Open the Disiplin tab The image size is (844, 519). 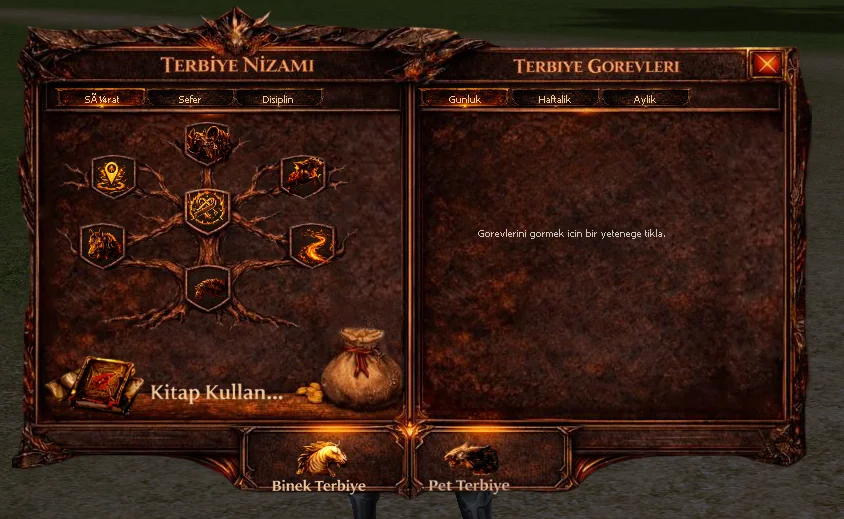point(277,99)
